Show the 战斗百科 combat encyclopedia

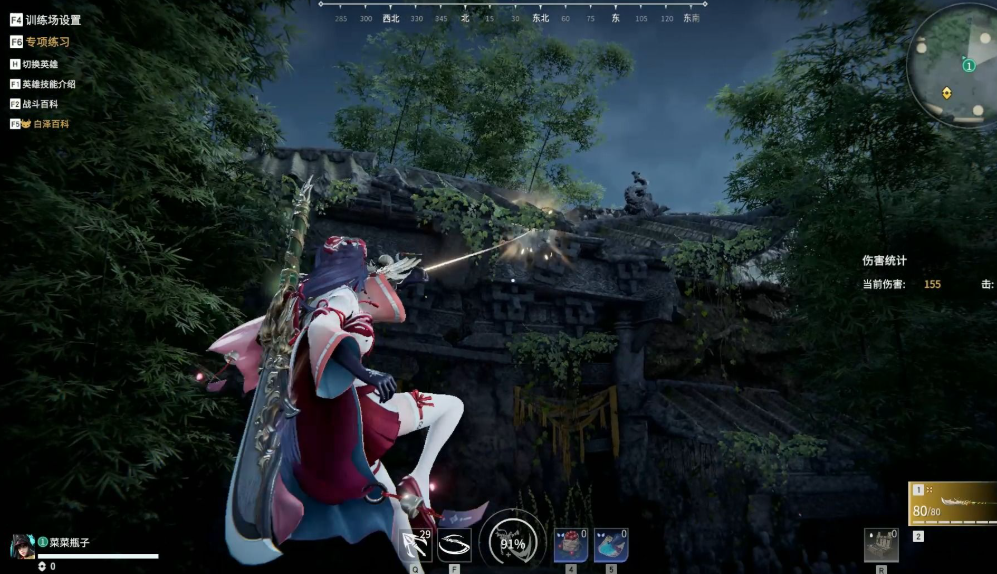(x=39, y=104)
